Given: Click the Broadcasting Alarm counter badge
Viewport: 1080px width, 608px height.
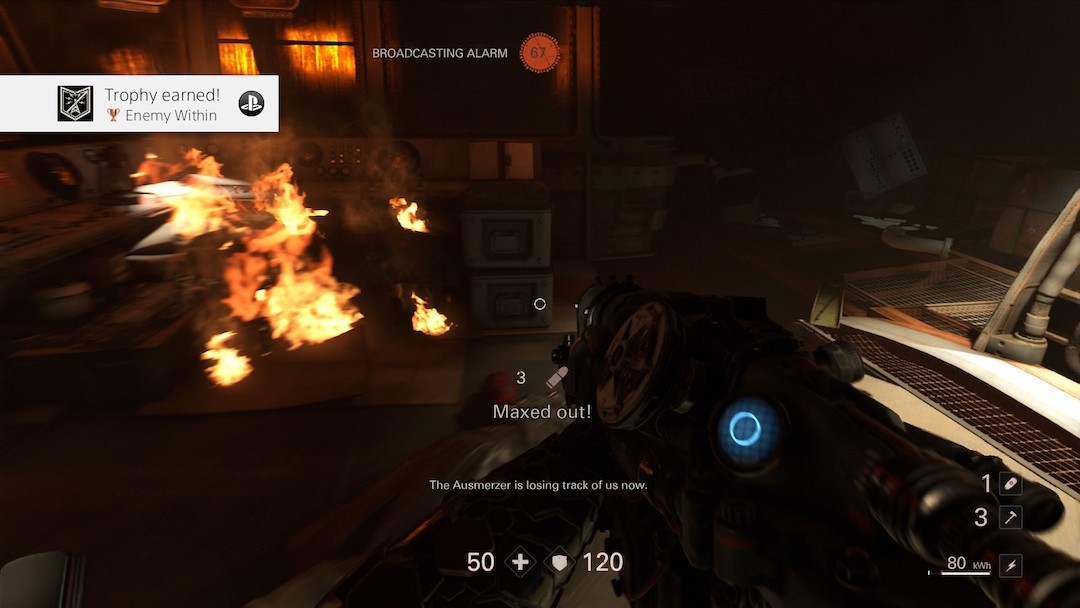Looking at the screenshot, I should click(539, 53).
